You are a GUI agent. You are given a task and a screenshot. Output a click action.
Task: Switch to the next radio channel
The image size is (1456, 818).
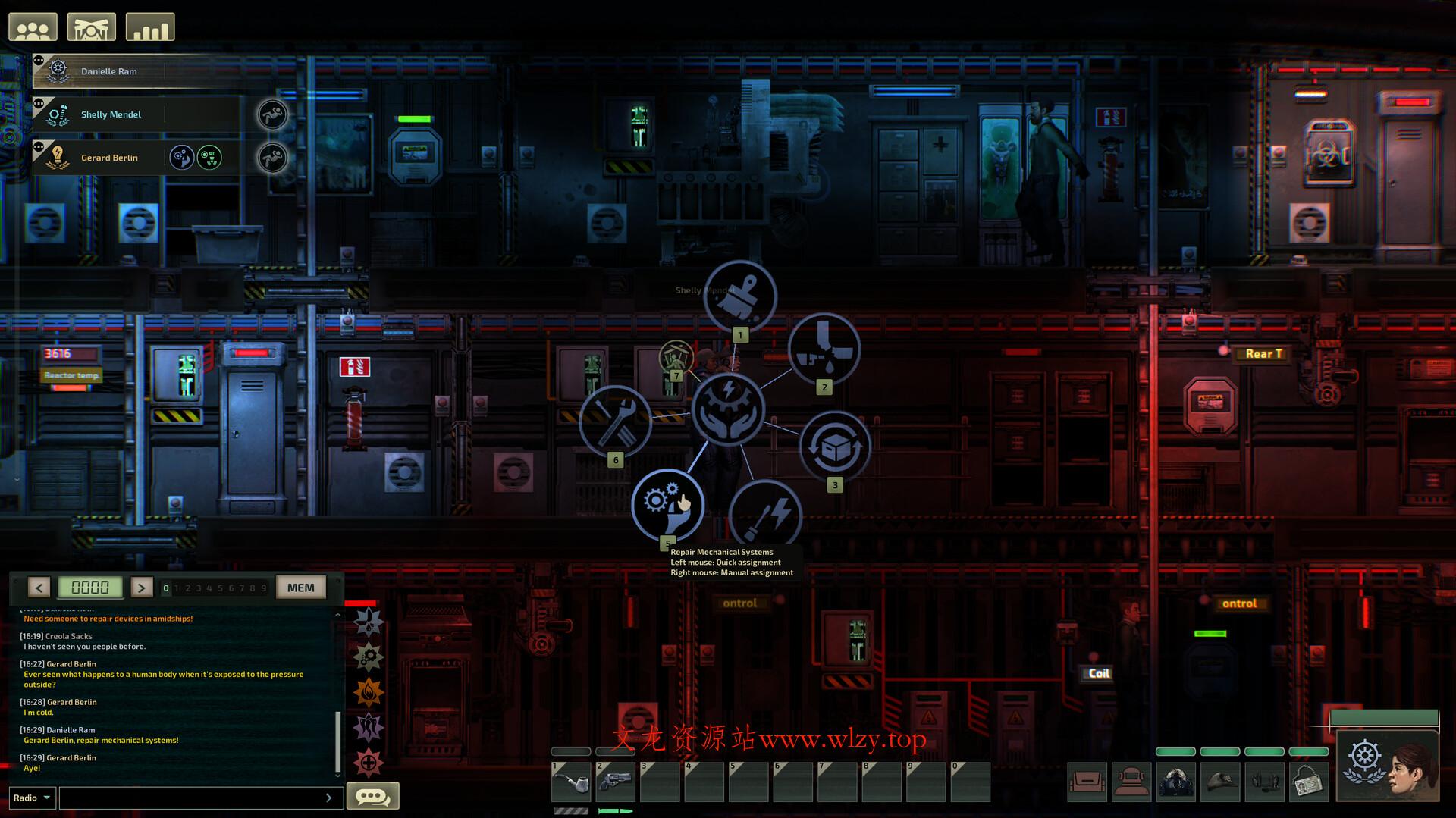(141, 588)
